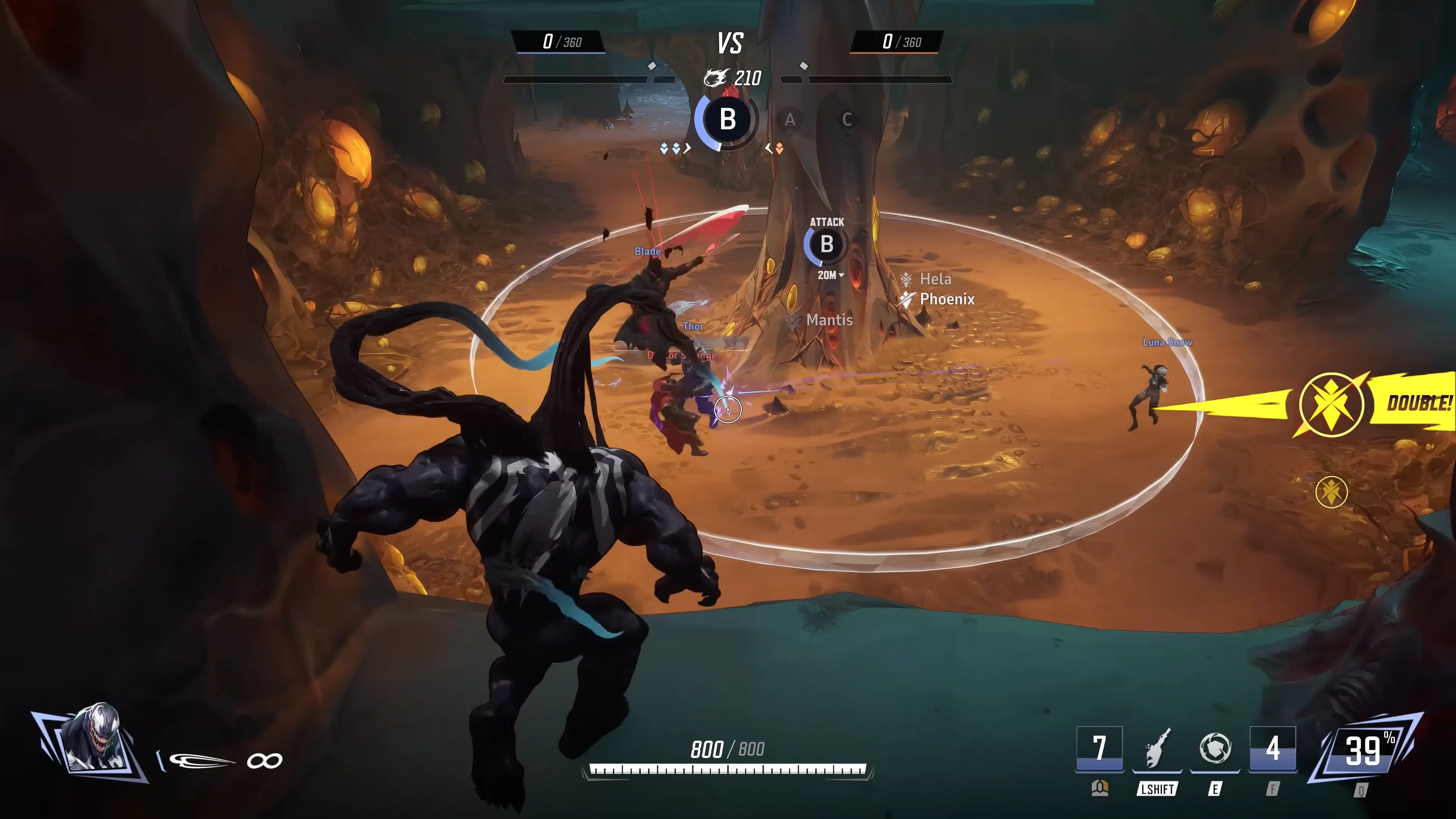1456x819 pixels.
Task: Select the large B objective indicator at top
Action: click(728, 120)
